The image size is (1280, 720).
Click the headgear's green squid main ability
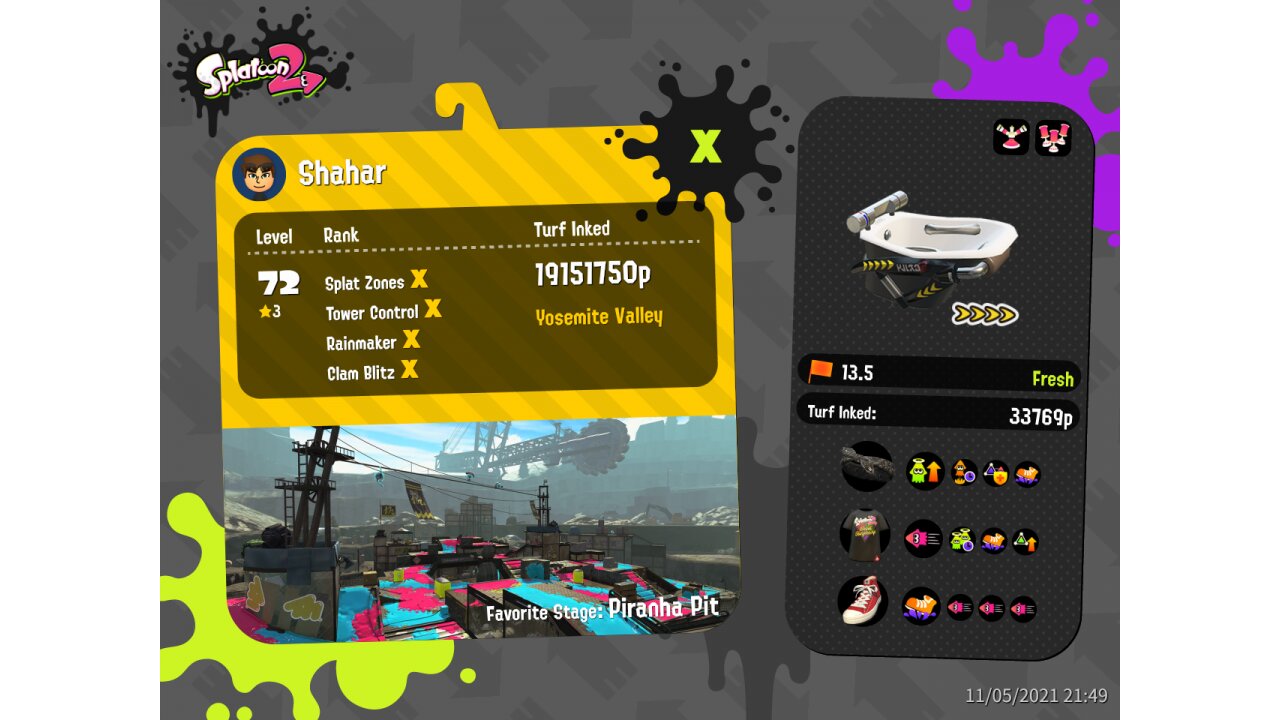[x=925, y=471]
